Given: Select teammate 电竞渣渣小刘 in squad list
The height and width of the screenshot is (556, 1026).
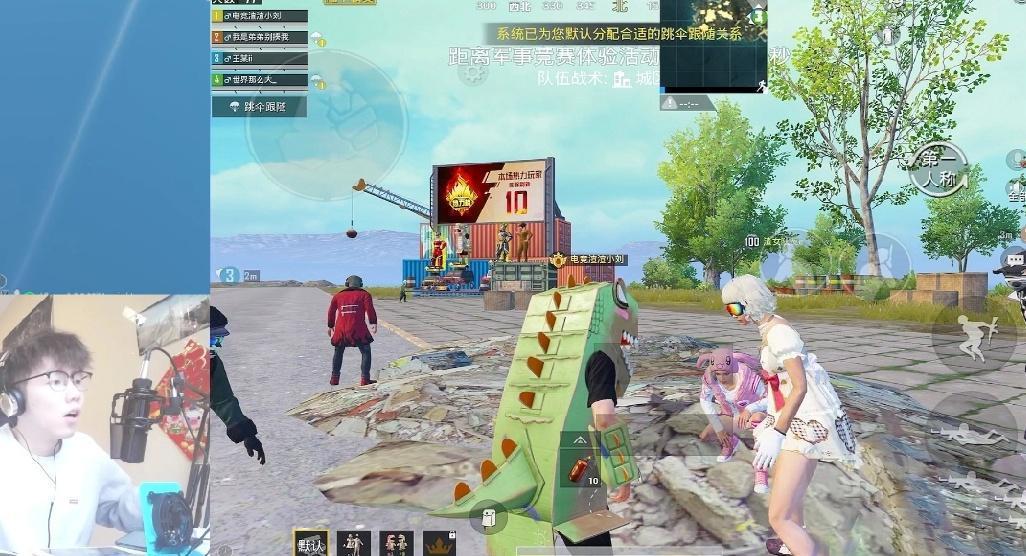Looking at the screenshot, I should (x=259, y=16).
